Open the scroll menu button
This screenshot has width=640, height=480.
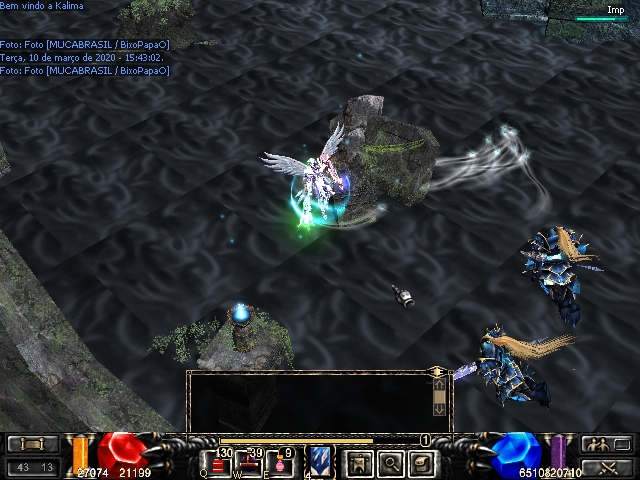(32, 444)
